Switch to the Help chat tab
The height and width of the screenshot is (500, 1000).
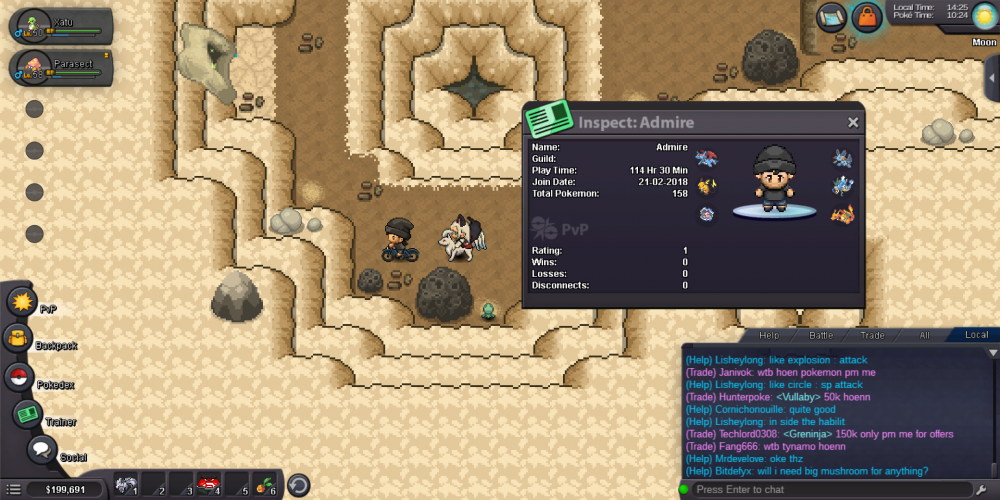point(768,335)
